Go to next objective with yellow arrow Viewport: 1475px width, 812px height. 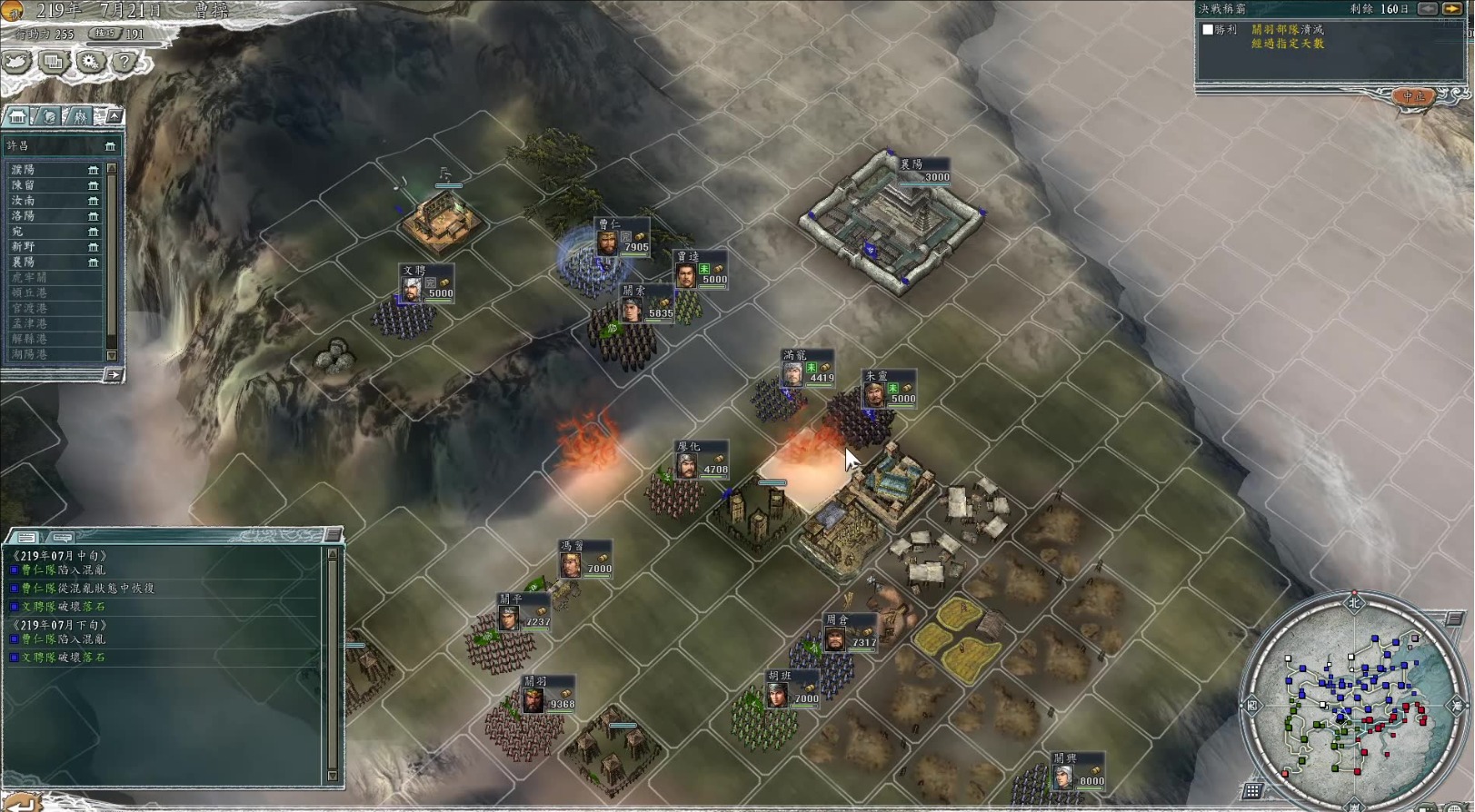tap(1452, 9)
